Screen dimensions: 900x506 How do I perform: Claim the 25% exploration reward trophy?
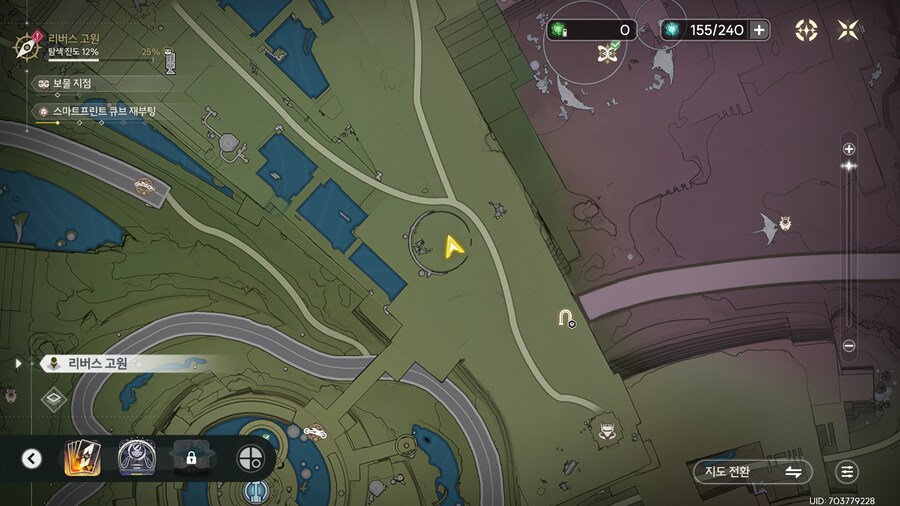pos(169,58)
